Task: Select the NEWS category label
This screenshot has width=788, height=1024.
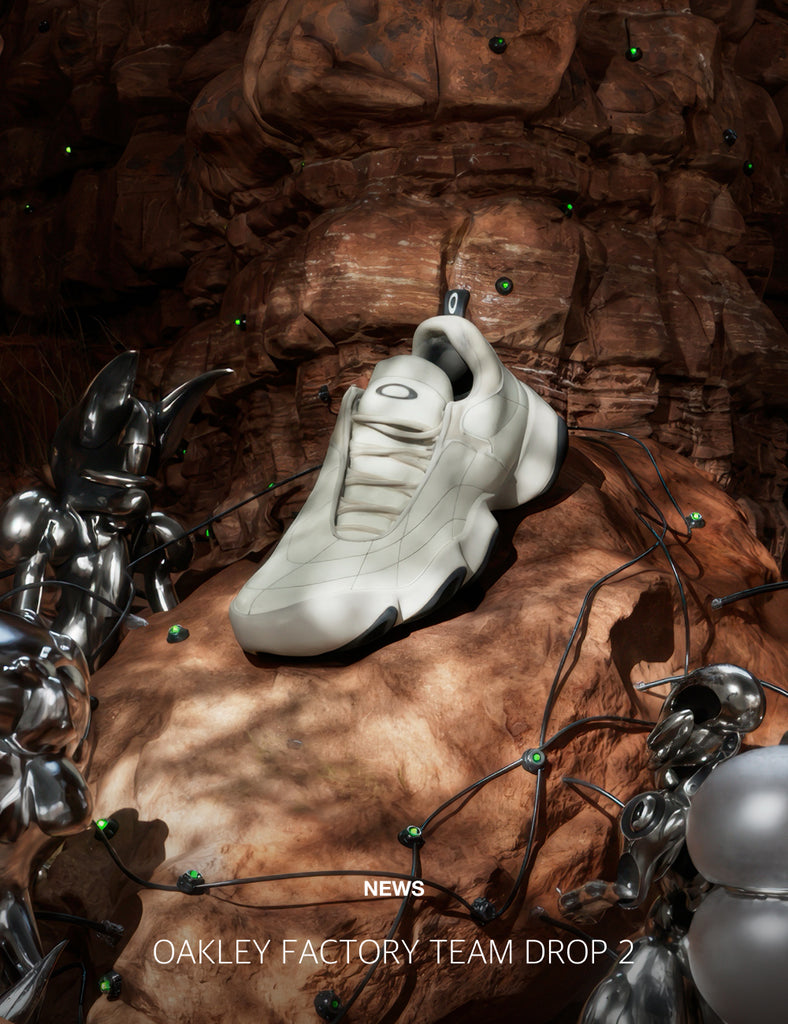Action: 393,888
